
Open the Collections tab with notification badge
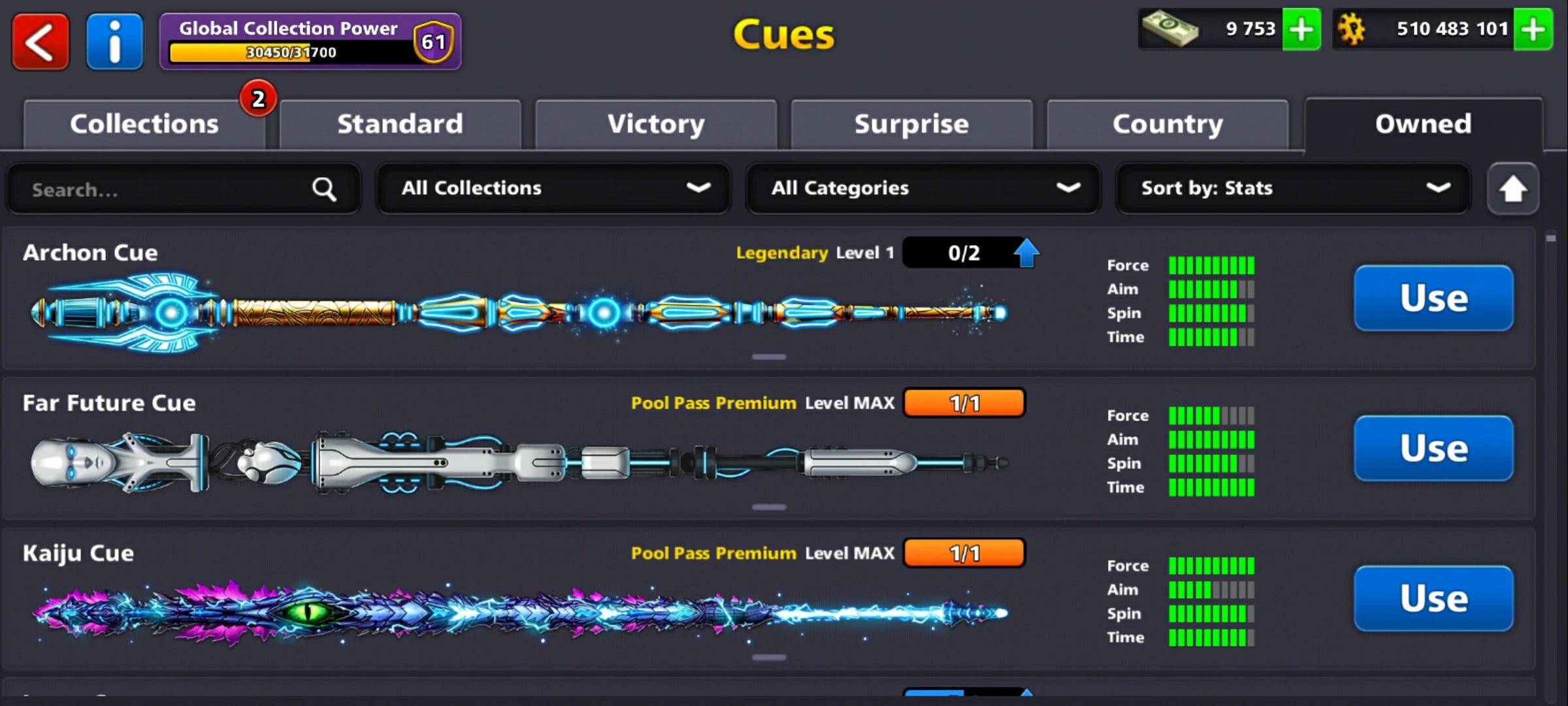(144, 124)
